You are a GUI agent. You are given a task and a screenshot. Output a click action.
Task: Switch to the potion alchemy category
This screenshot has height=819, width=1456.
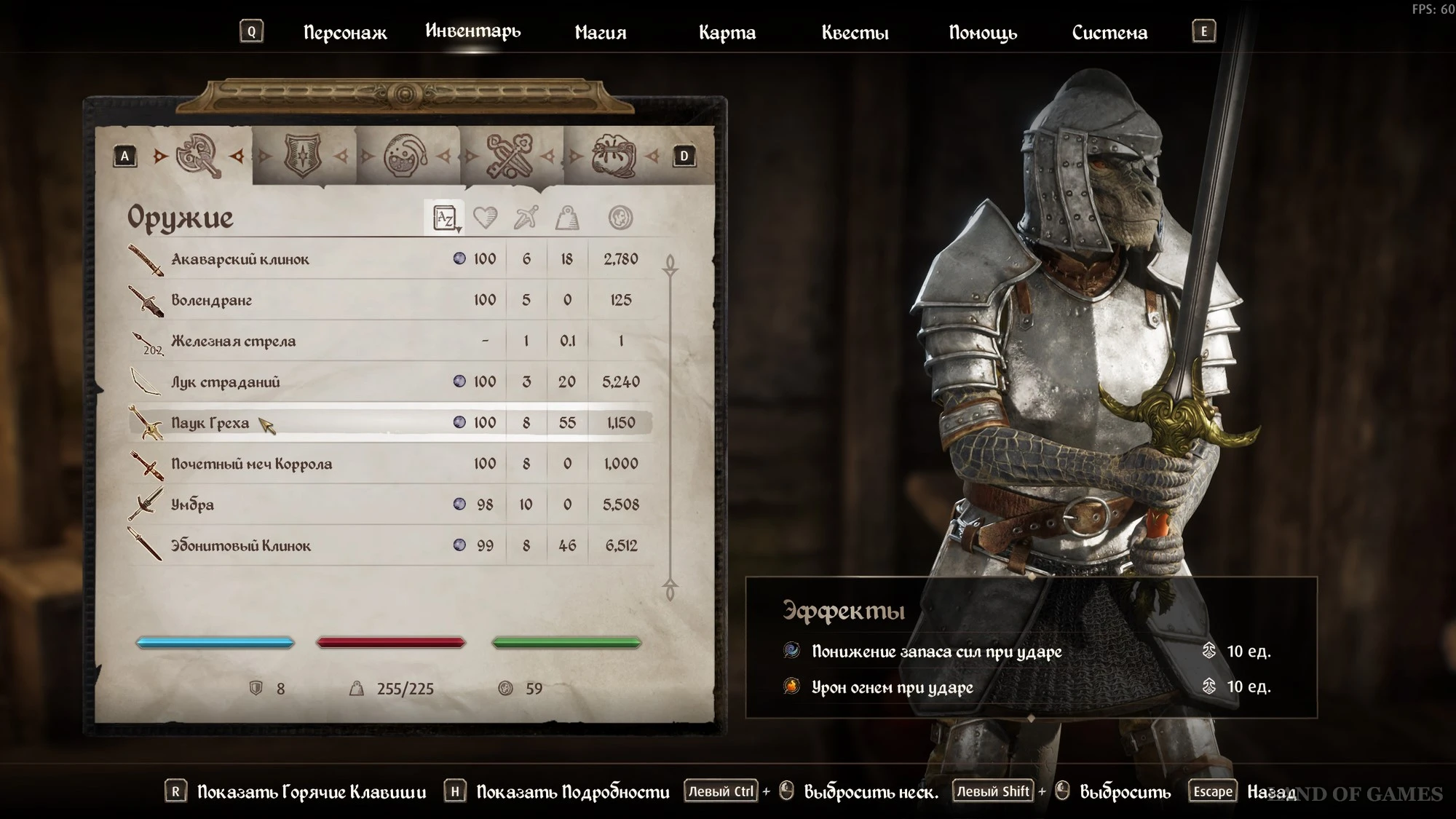coord(406,156)
